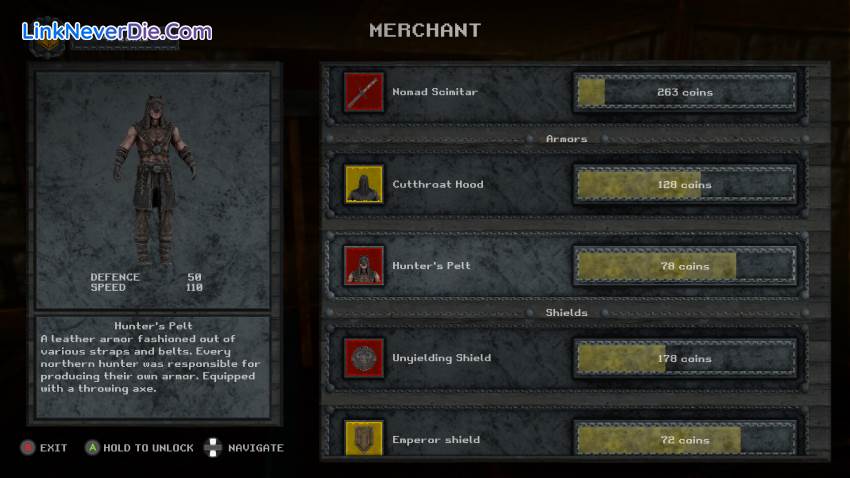Click the Hunter's Pelt item icon

click(362, 266)
